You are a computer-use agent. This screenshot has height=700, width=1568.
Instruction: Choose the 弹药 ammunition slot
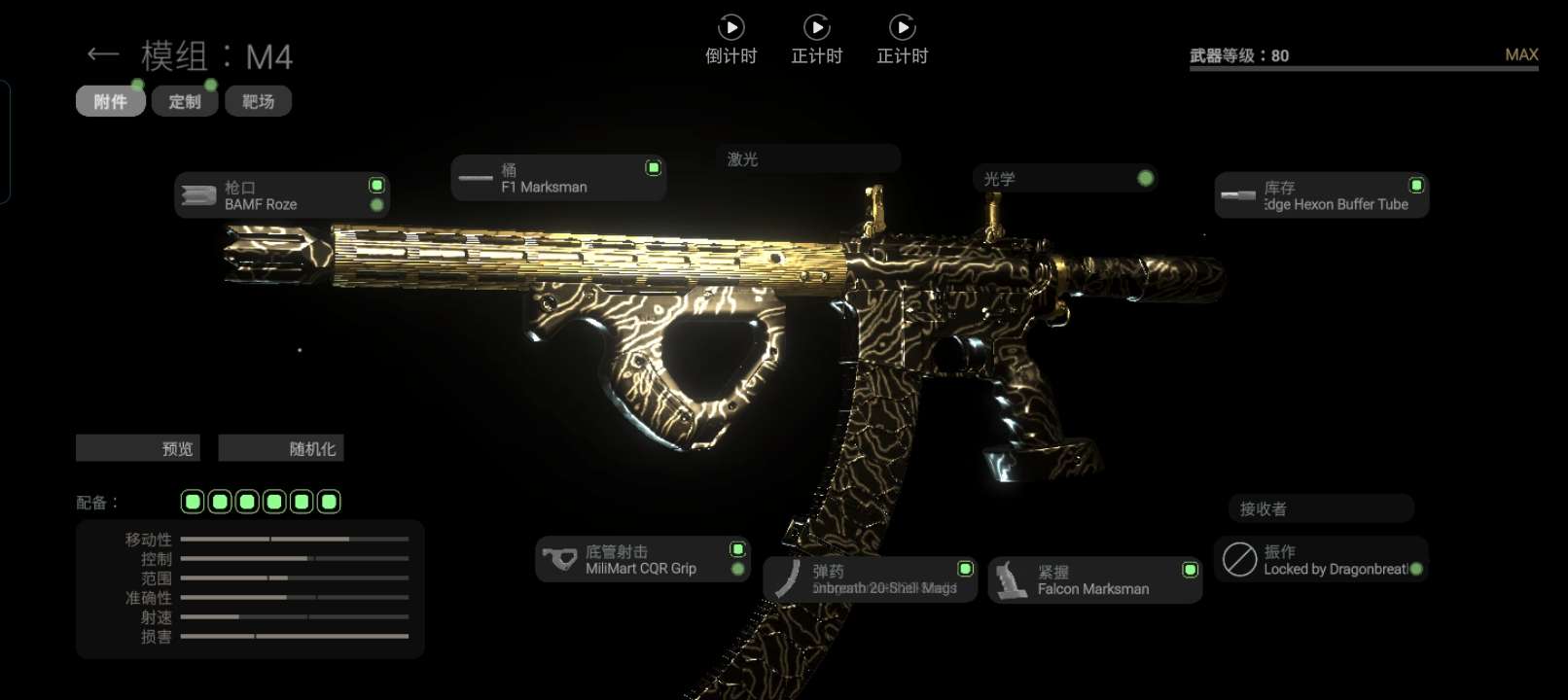tap(870, 579)
